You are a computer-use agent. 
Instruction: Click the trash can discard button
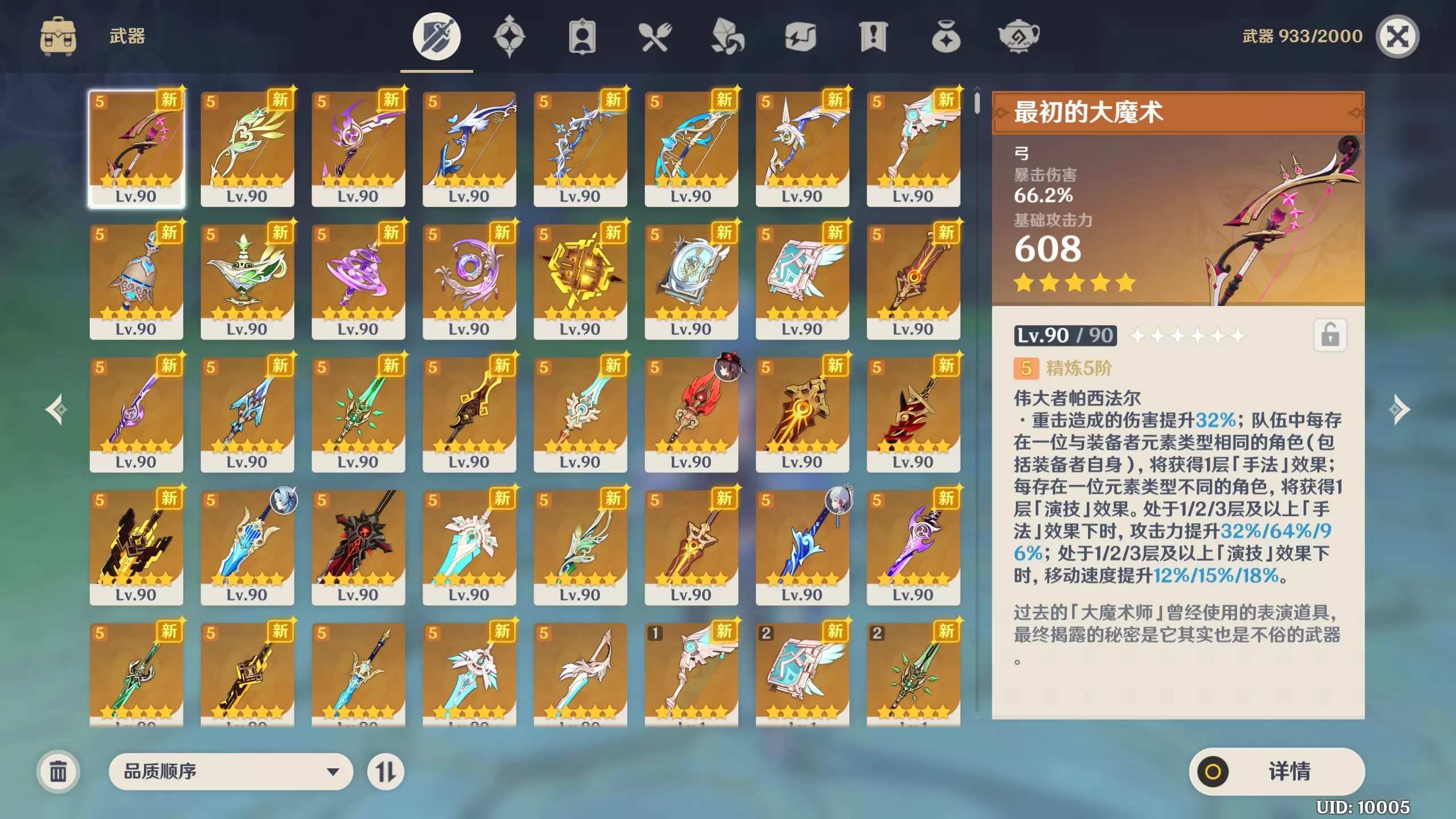(x=58, y=771)
